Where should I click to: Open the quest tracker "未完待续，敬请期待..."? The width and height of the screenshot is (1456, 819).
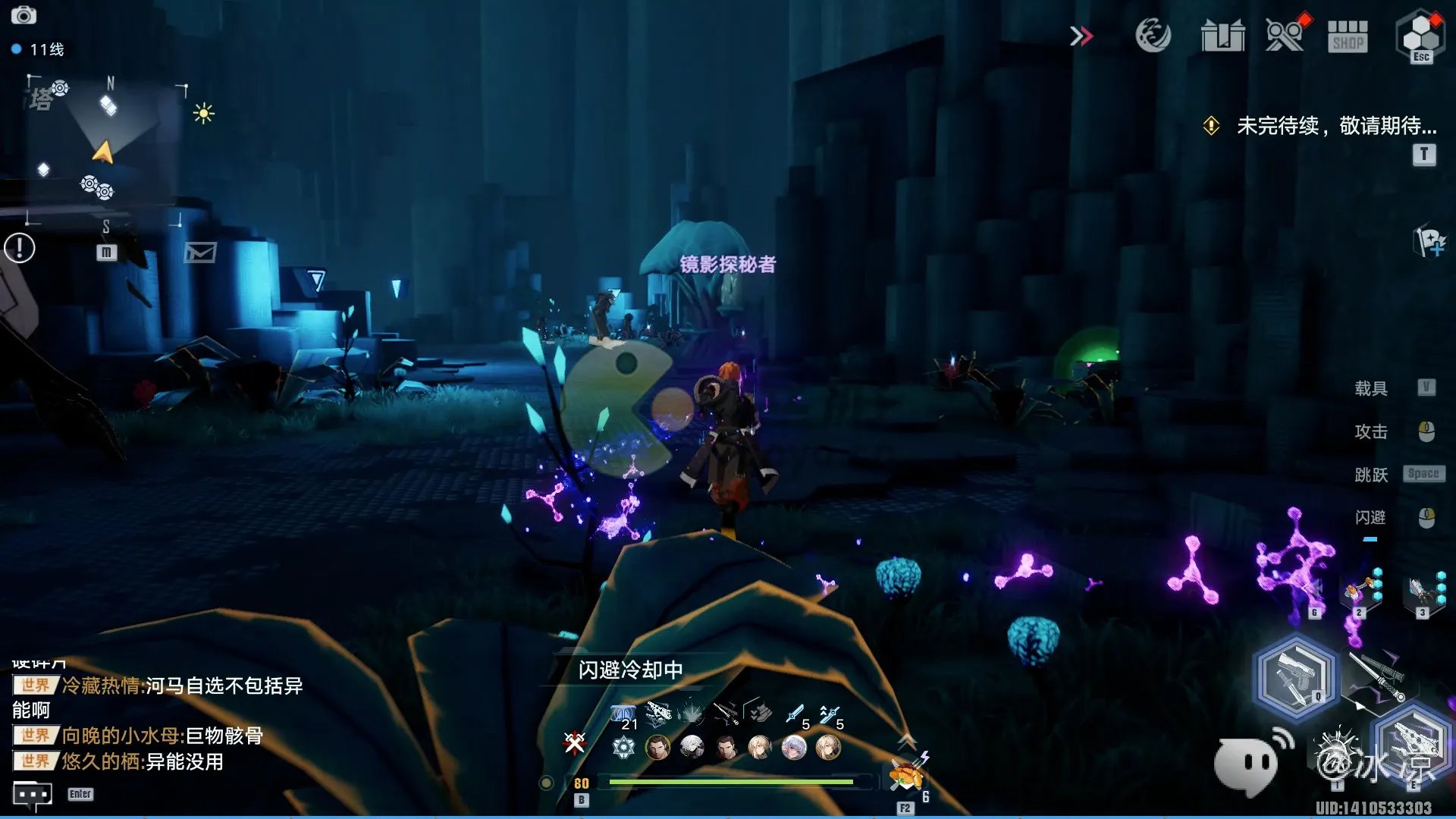coord(1336,126)
